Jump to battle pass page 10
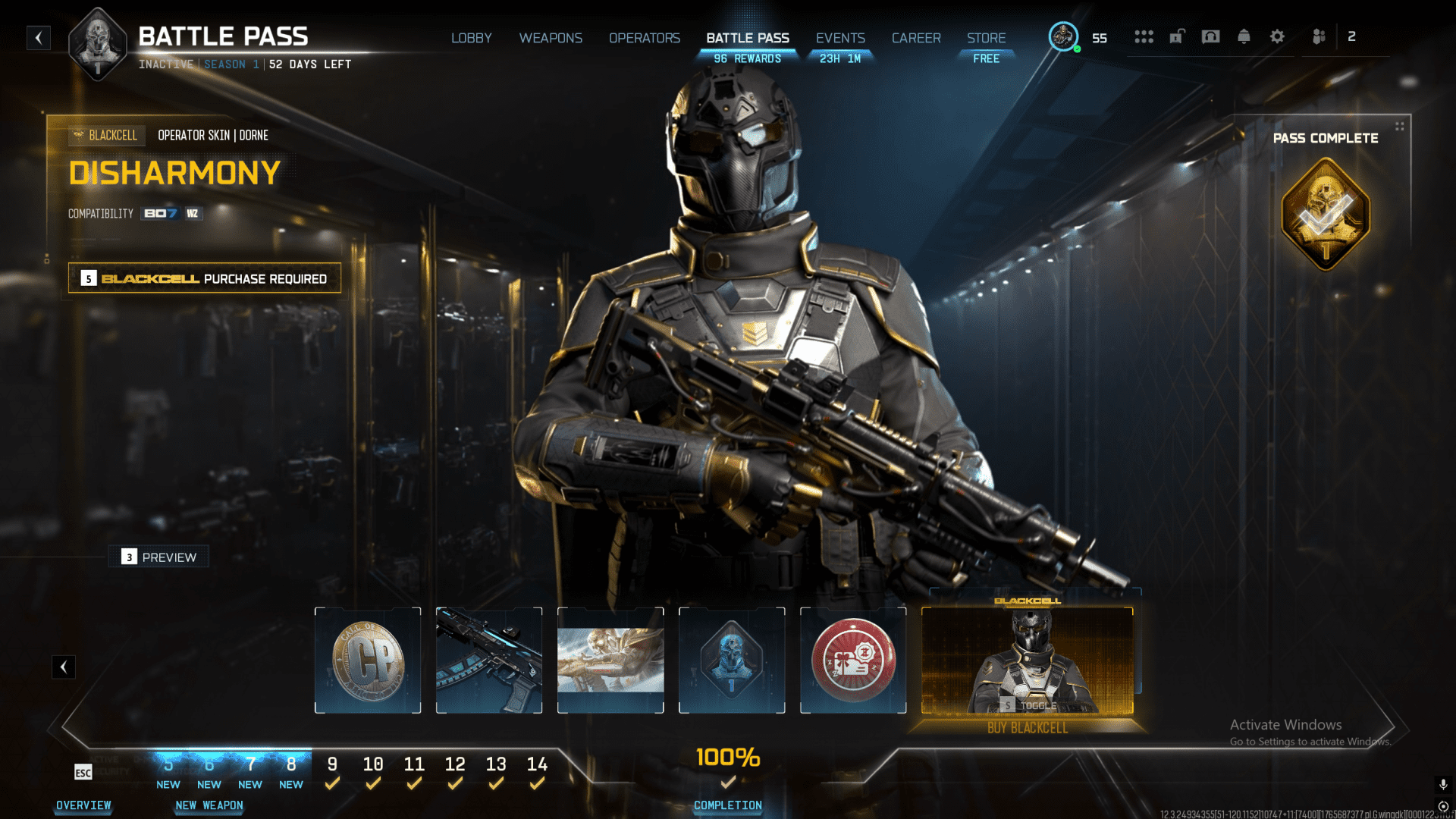 tap(372, 764)
